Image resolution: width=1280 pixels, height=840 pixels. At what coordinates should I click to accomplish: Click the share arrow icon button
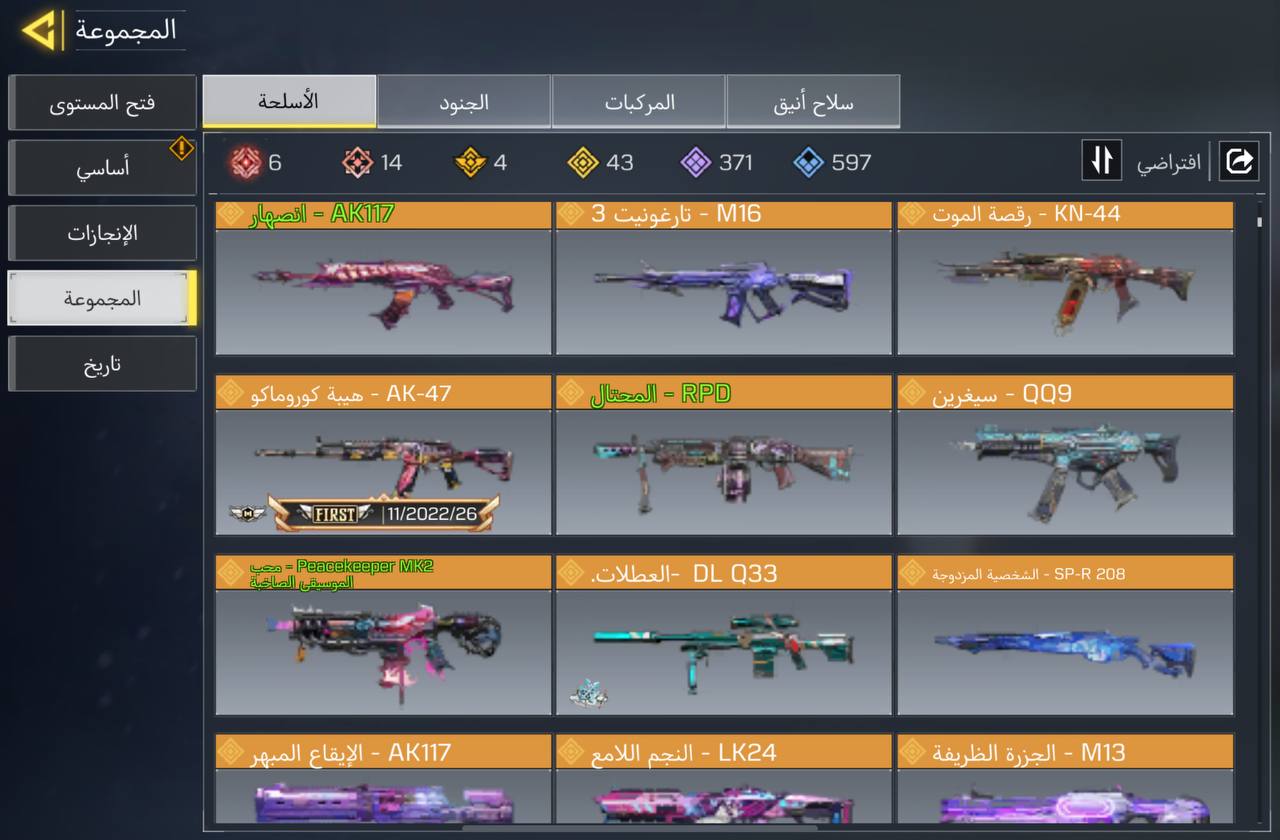pos(1238,161)
